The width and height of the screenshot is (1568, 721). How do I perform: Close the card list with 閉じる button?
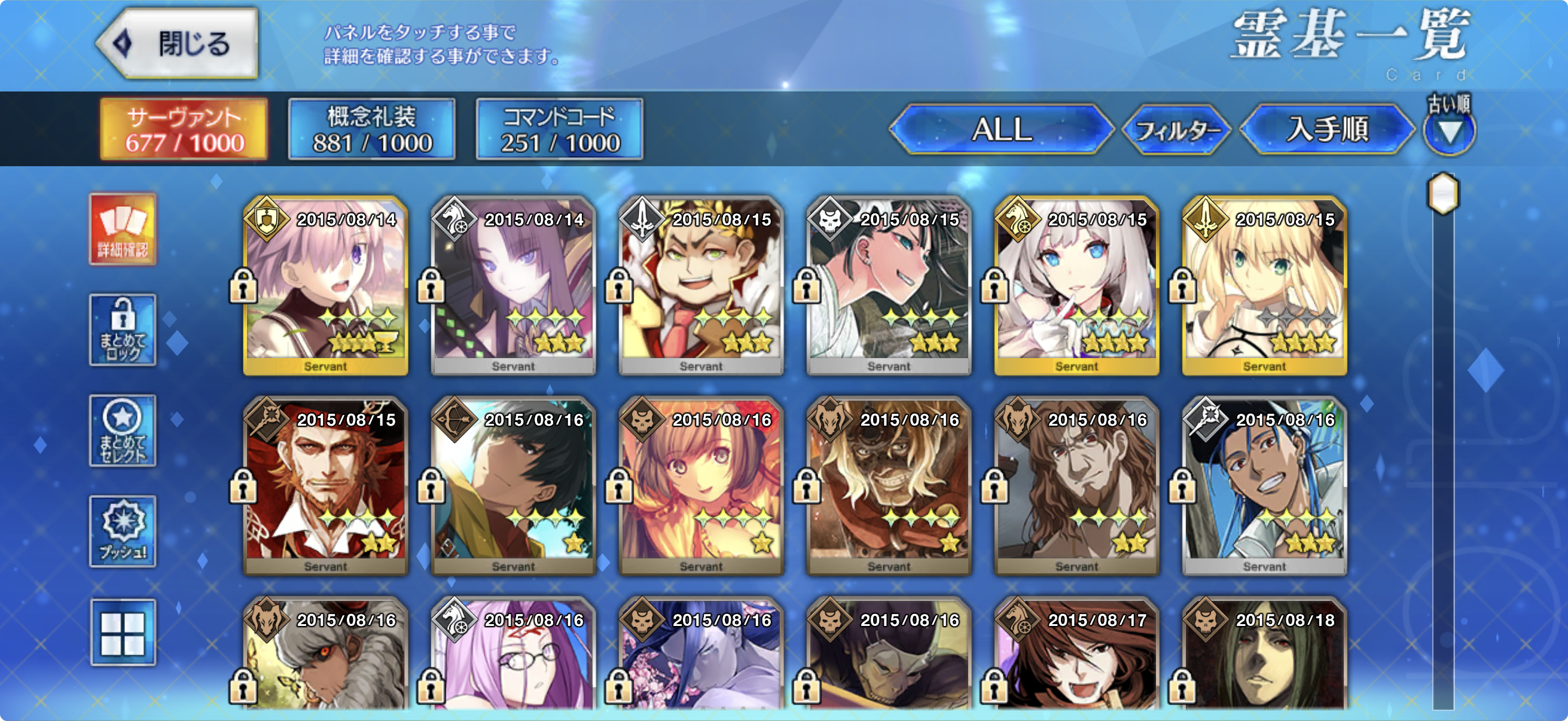[178, 44]
